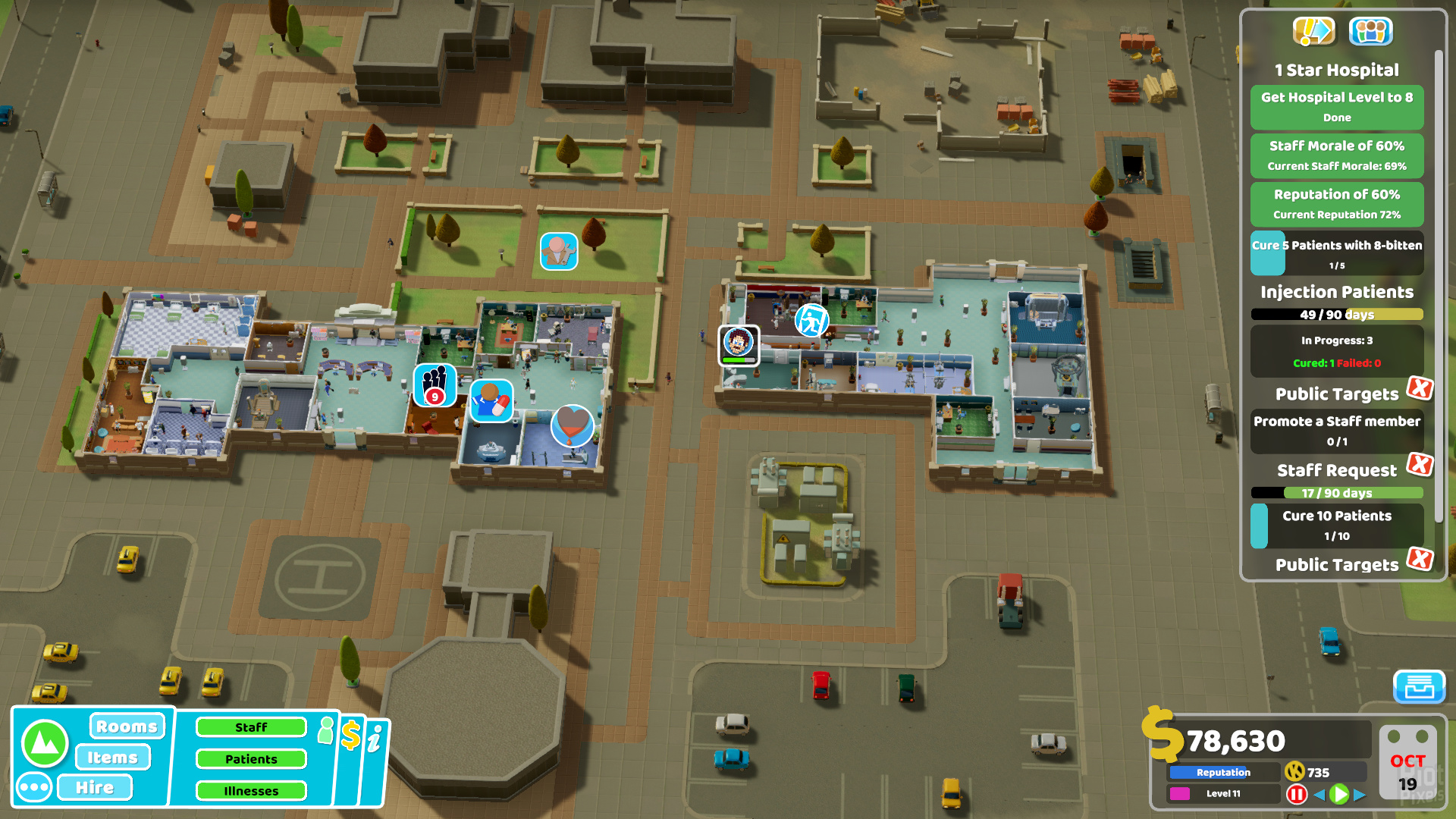Image resolution: width=1456 pixels, height=819 pixels.
Task: Open the Cure 5 Patients with 8-bitten objective
Action: 1336,253
